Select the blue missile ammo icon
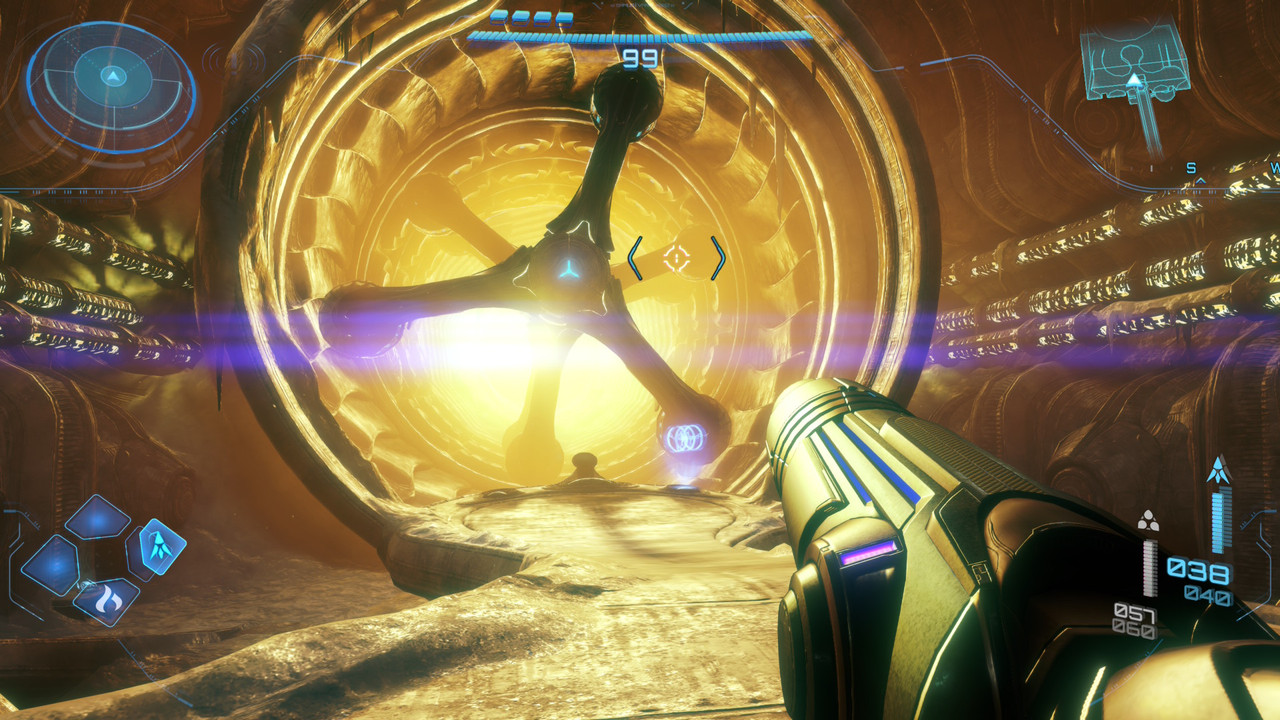The width and height of the screenshot is (1280, 720). pyautogui.click(x=1218, y=470)
